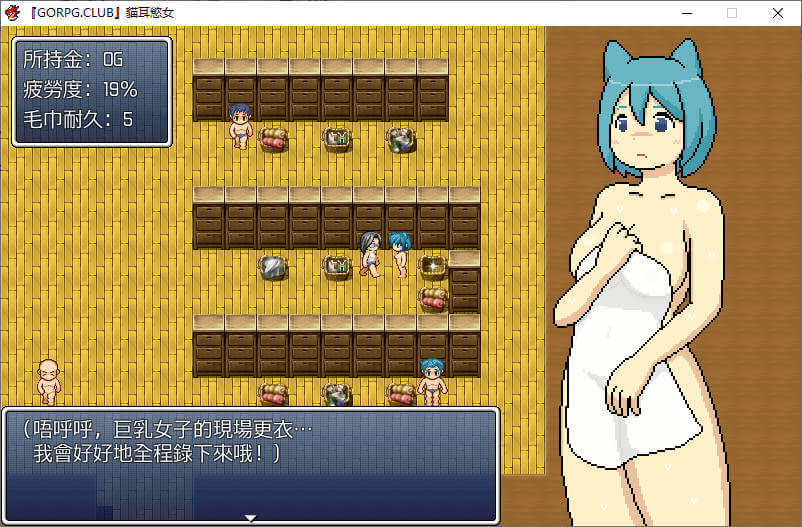802x527 pixels.
Task: Close the game window
Action: pyautogui.click(x=778, y=13)
